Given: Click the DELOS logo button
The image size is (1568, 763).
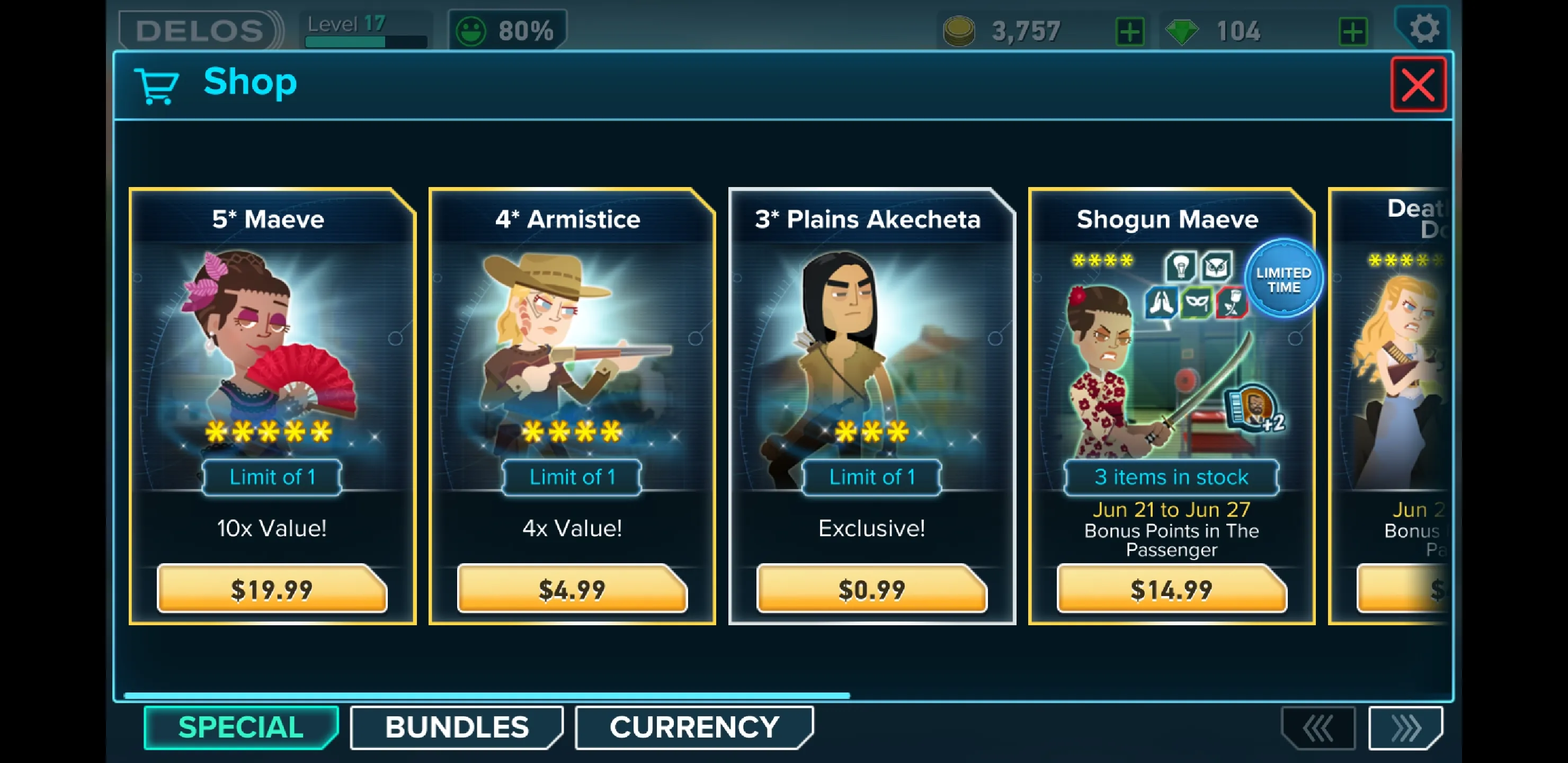Looking at the screenshot, I should point(200,30).
